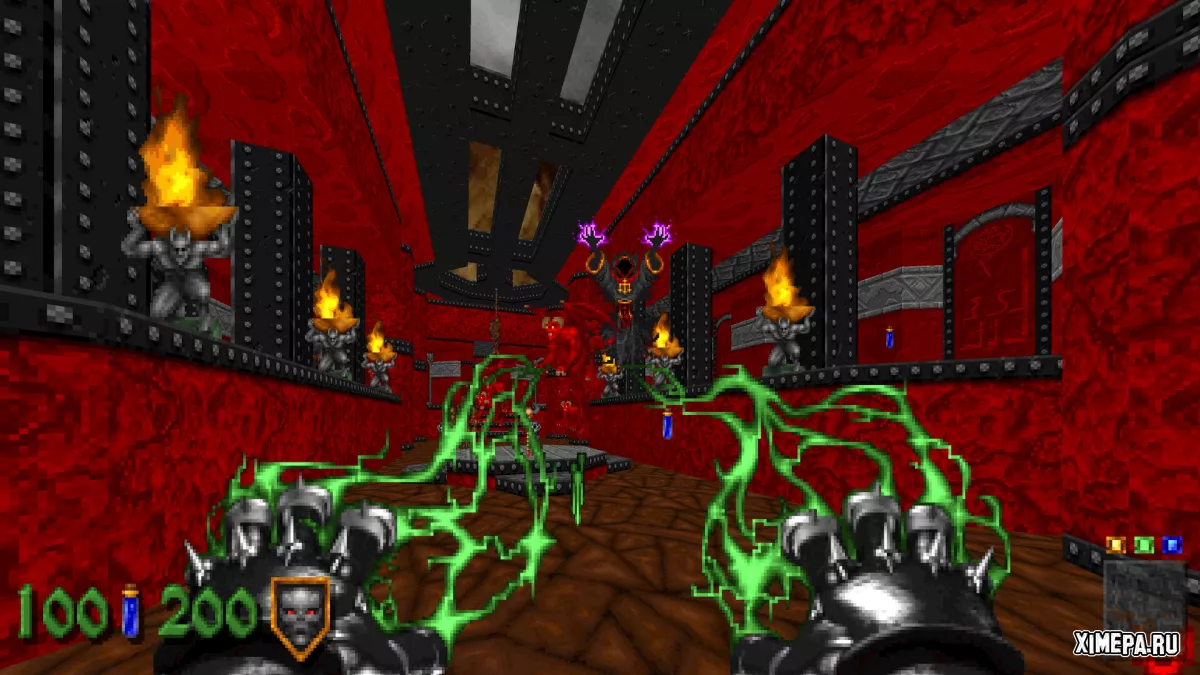Click the orange key gem indicator
This screenshot has height=675, width=1200.
click(x=1117, y=545)
